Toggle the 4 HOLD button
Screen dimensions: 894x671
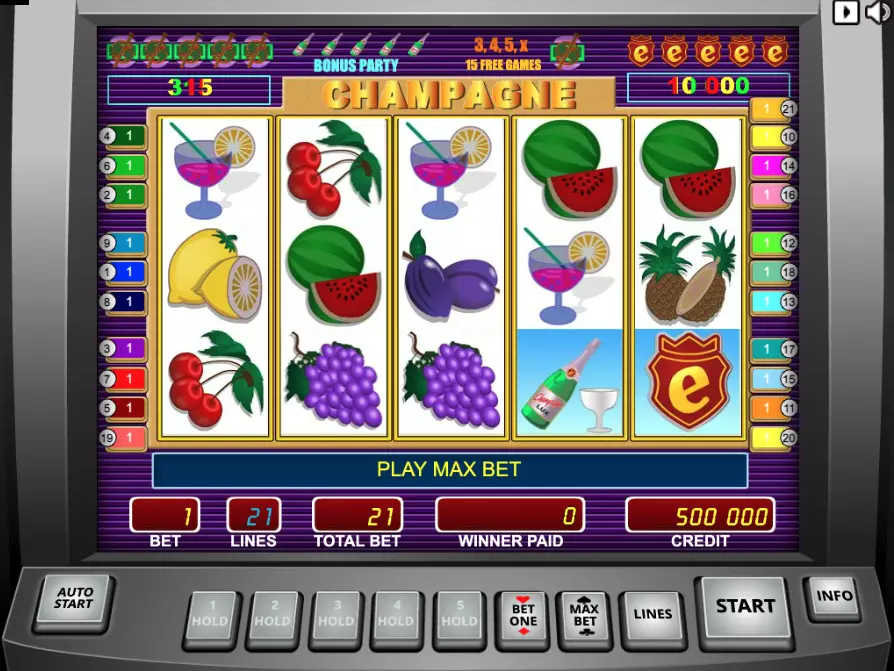pyautogui.click(x=397, y=615)
